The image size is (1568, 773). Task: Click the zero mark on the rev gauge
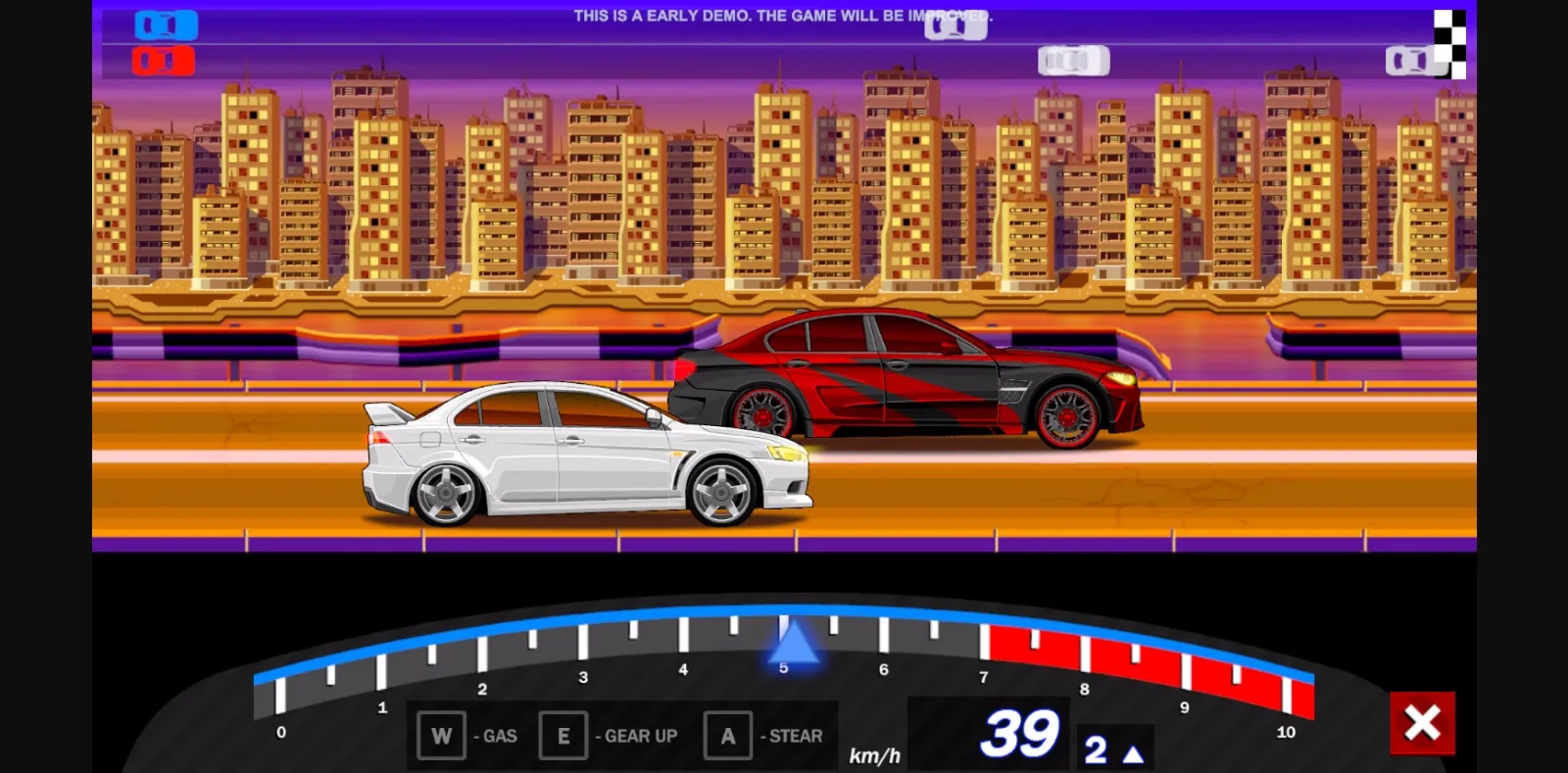click(281, 730)
